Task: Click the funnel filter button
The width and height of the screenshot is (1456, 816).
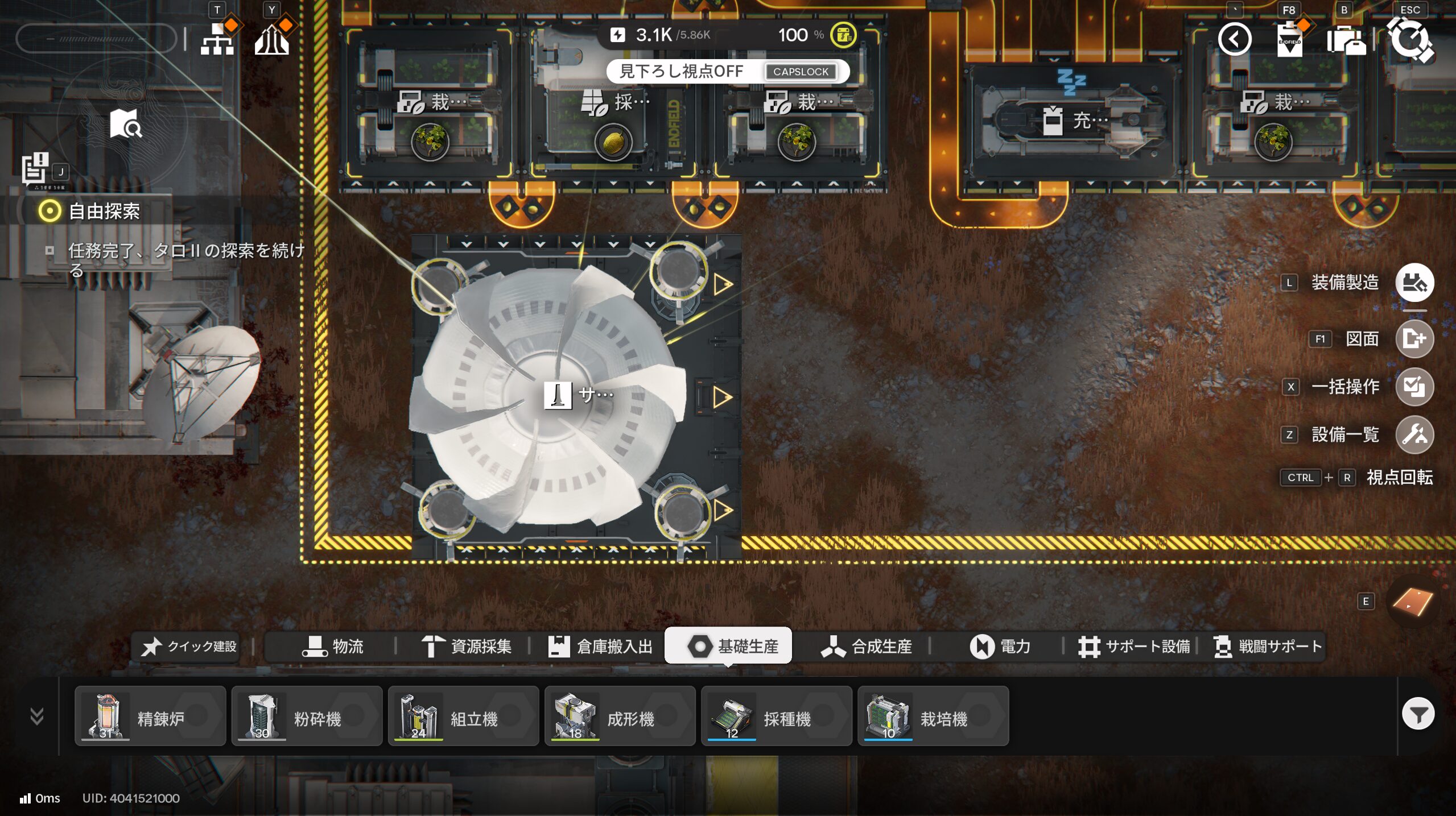Action: tap(1418, 714)
